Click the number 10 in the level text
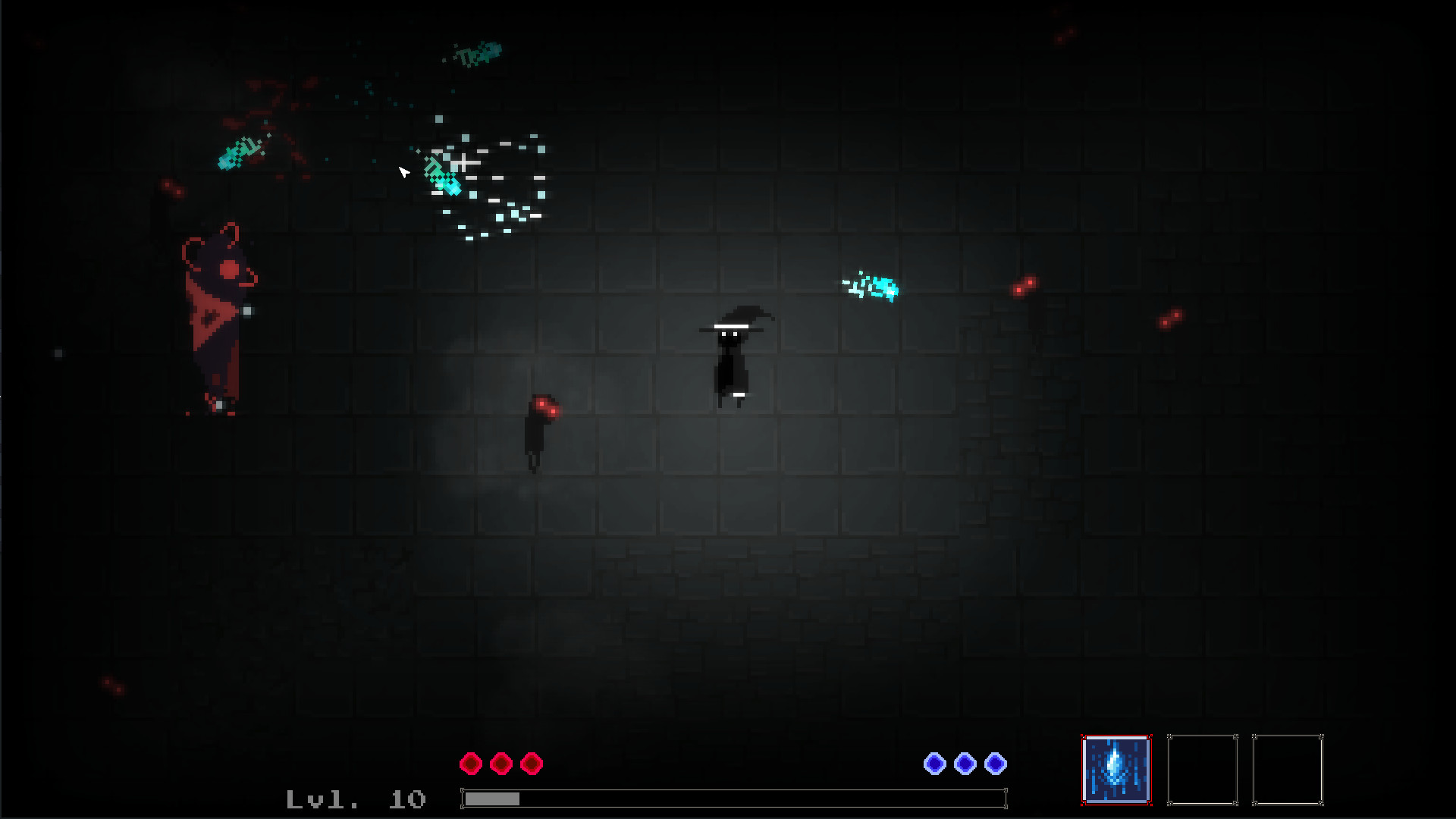Screen dimensions: 1456x819 click(409, 799)
